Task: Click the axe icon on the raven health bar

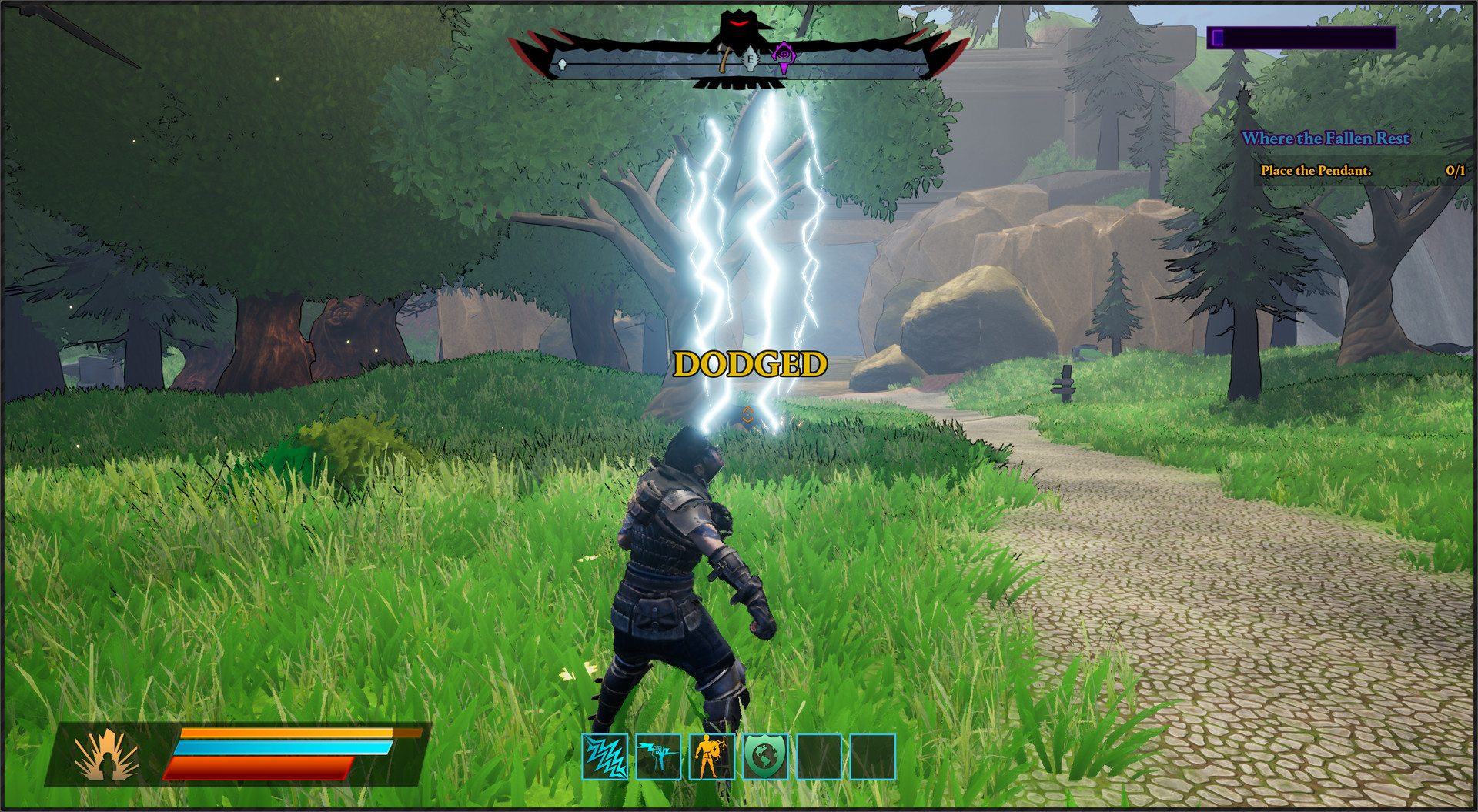Action: coord(724,60)
